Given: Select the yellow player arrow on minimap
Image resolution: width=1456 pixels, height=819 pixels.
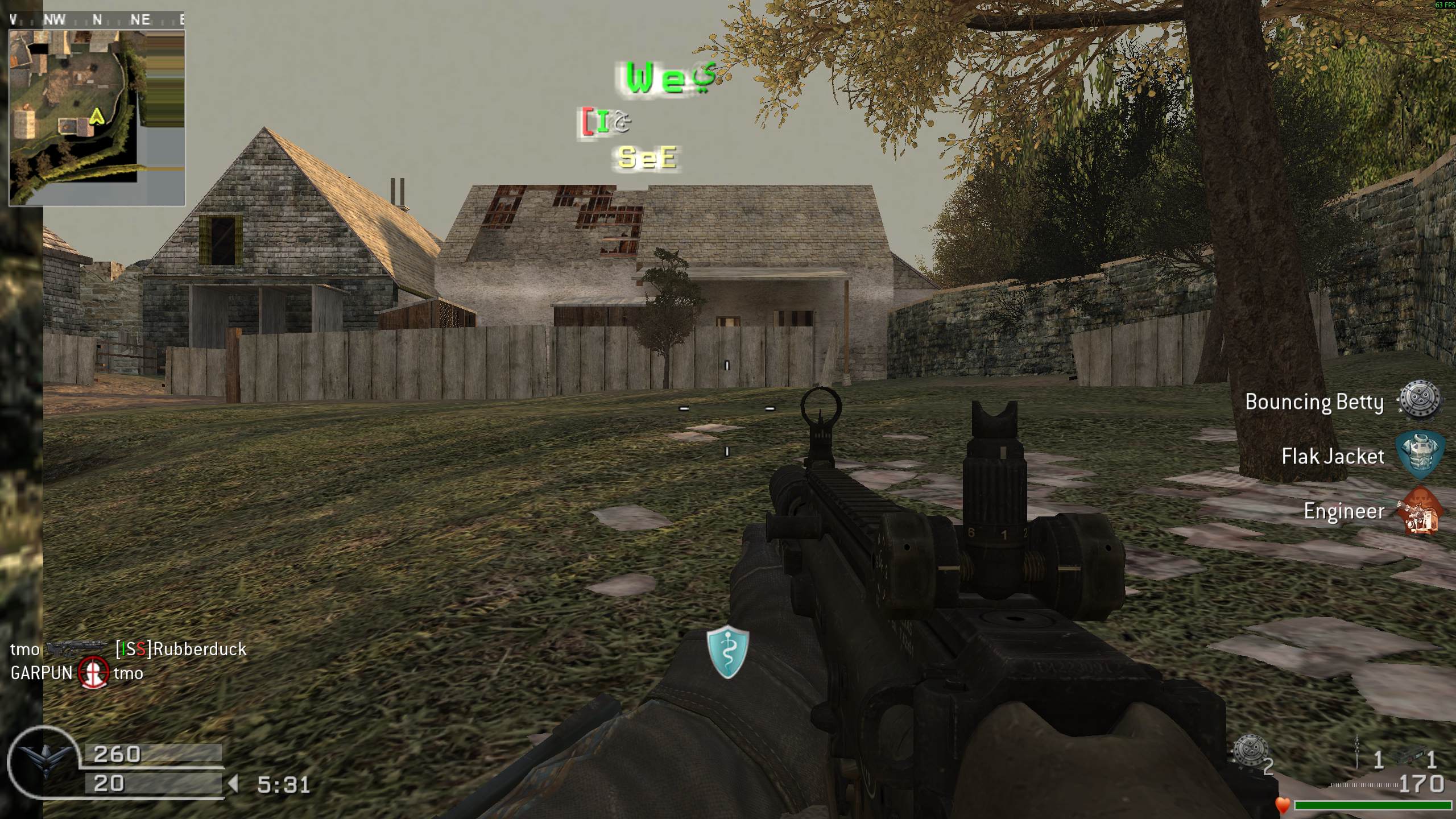Looking at the screenshot, I should (97, 117).
